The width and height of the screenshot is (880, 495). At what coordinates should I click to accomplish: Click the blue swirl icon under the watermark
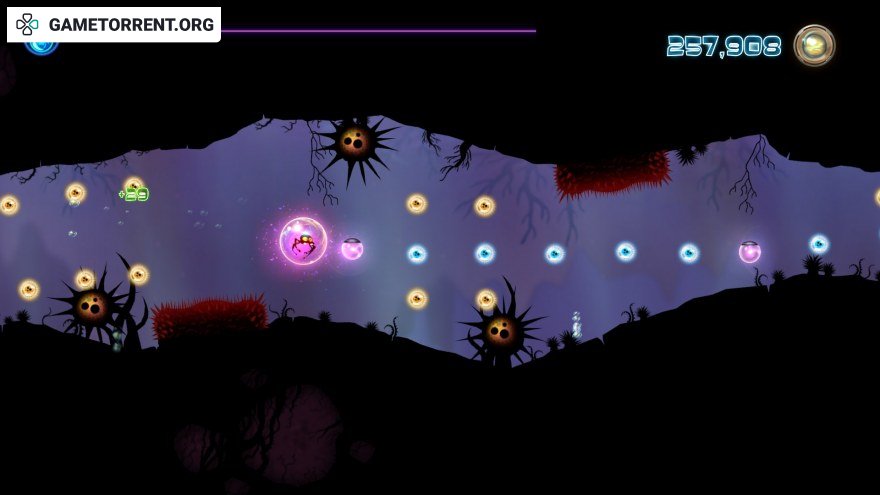(x=41, y=47)
